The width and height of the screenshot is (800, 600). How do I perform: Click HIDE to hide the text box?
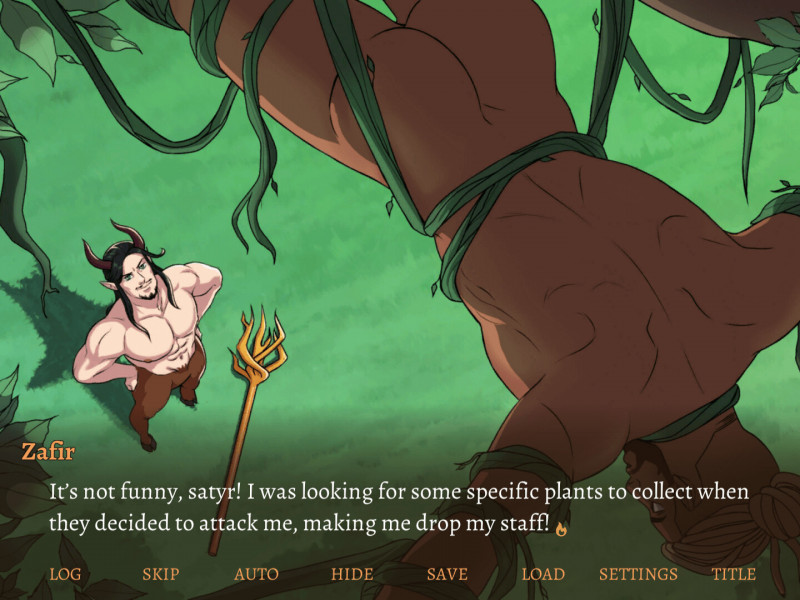[352, 574]
